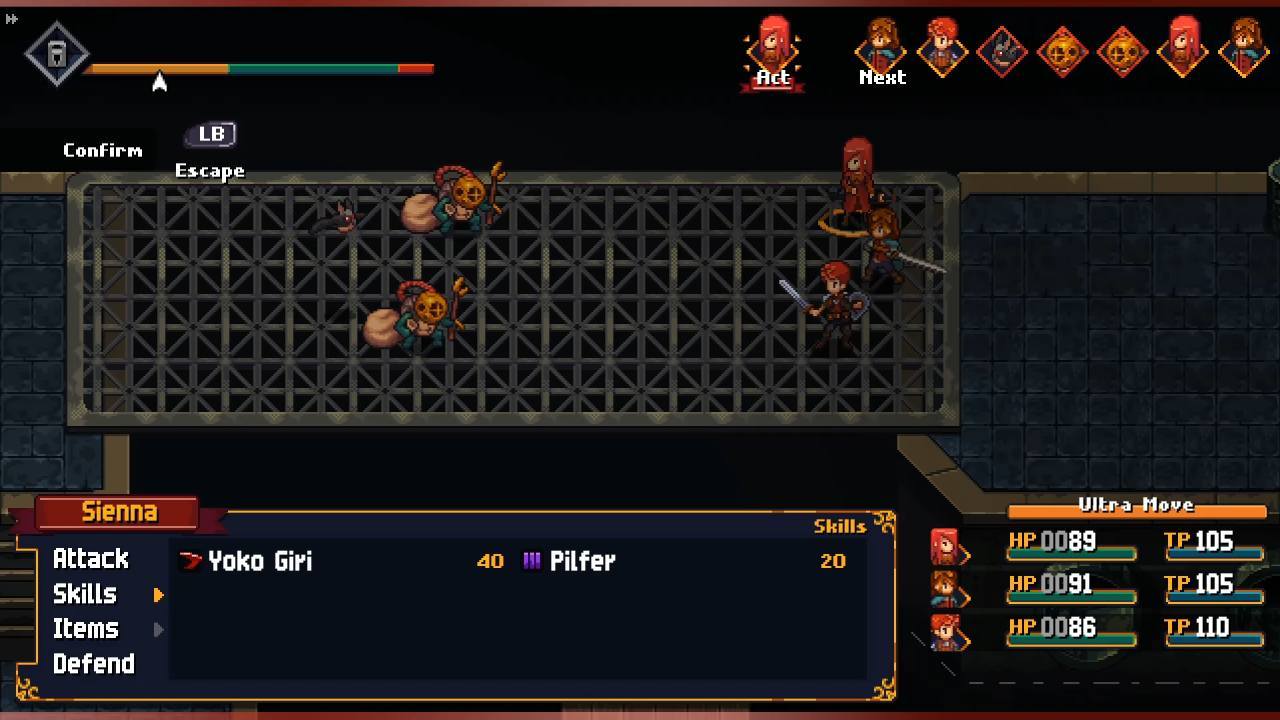Use the Yoko Giri skill
Viewport: 1280px width, 720px height.
pyautogui.click(x=260, y=561)
